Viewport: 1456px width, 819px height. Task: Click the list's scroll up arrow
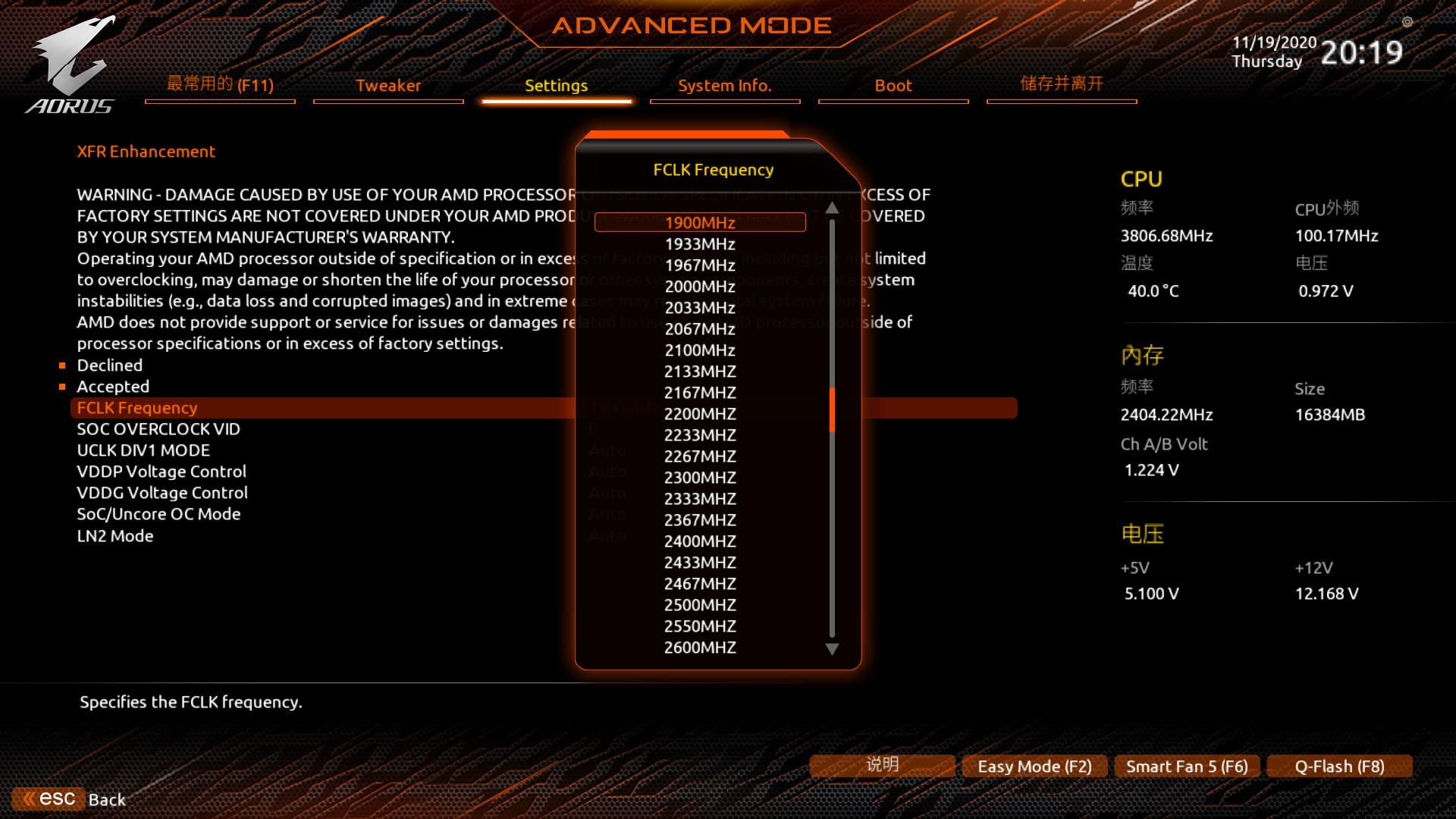click(x=832, y=208)
